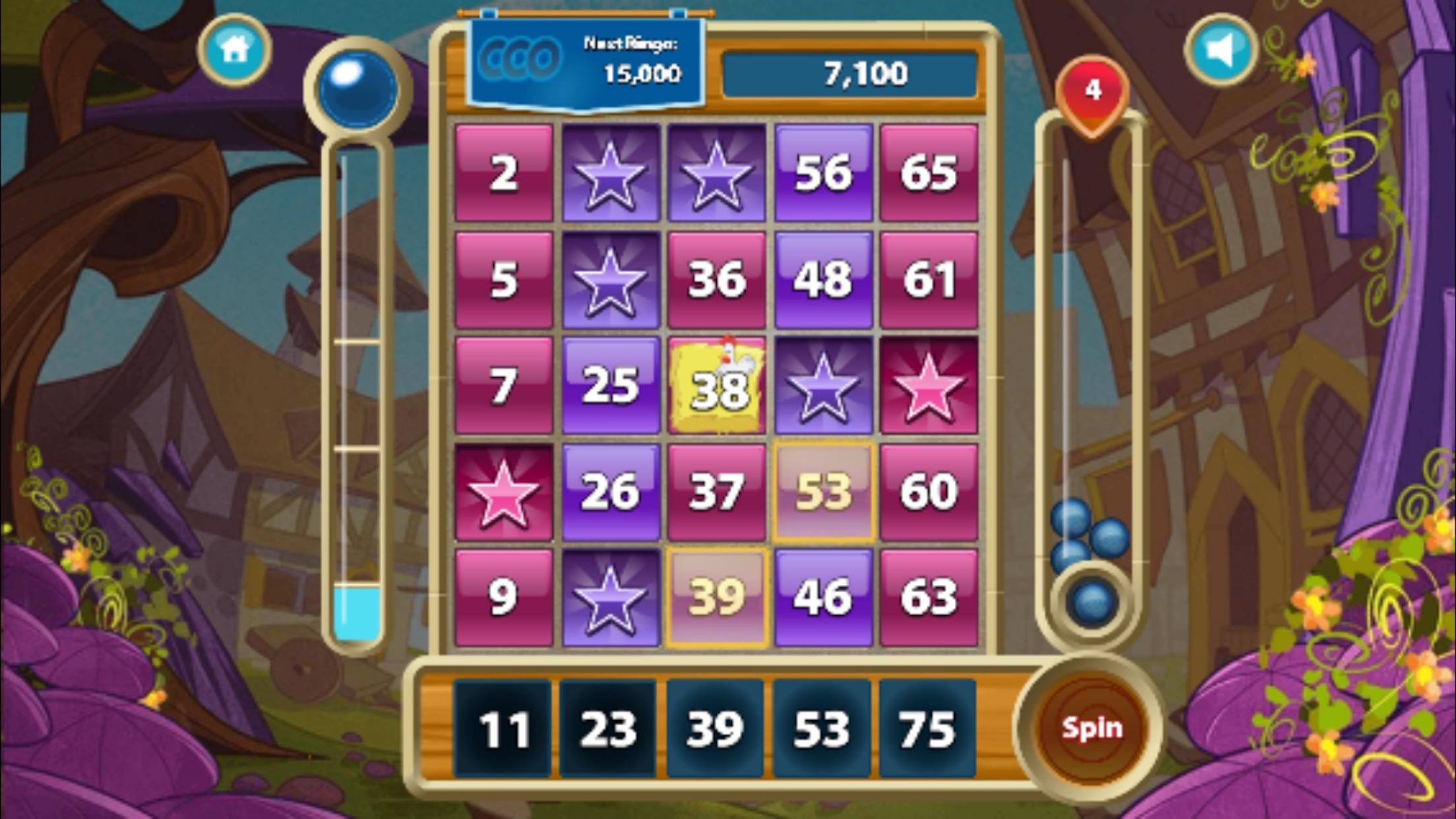This screenshot has width=1456, height=819.
Task: Daub the highlighted tile 39
Action: pyautogui.click(x=716, y=595)
